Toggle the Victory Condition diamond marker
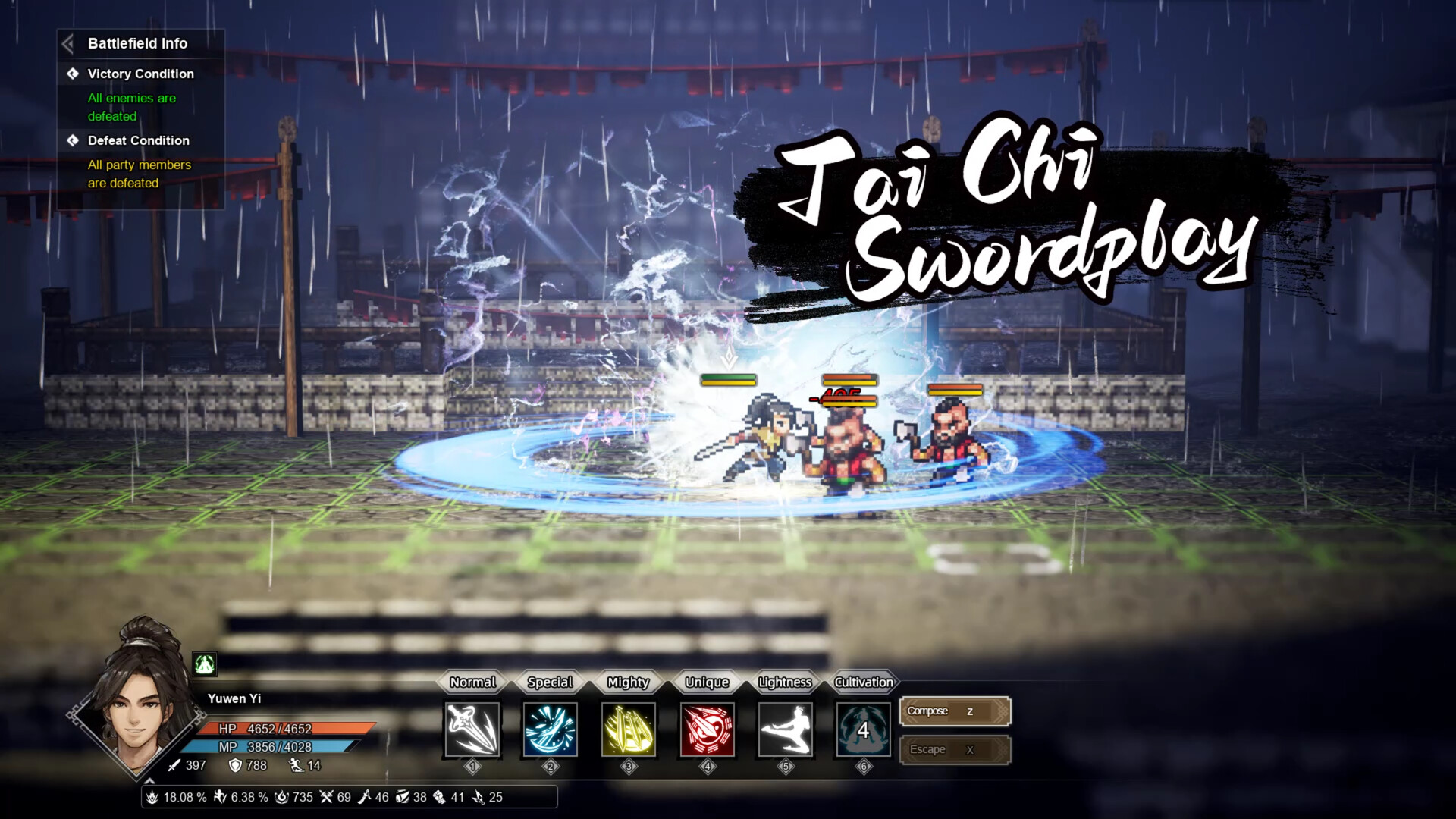Image resolution: width=1456 pixels, height=819 pixels. tap(73, 73)
